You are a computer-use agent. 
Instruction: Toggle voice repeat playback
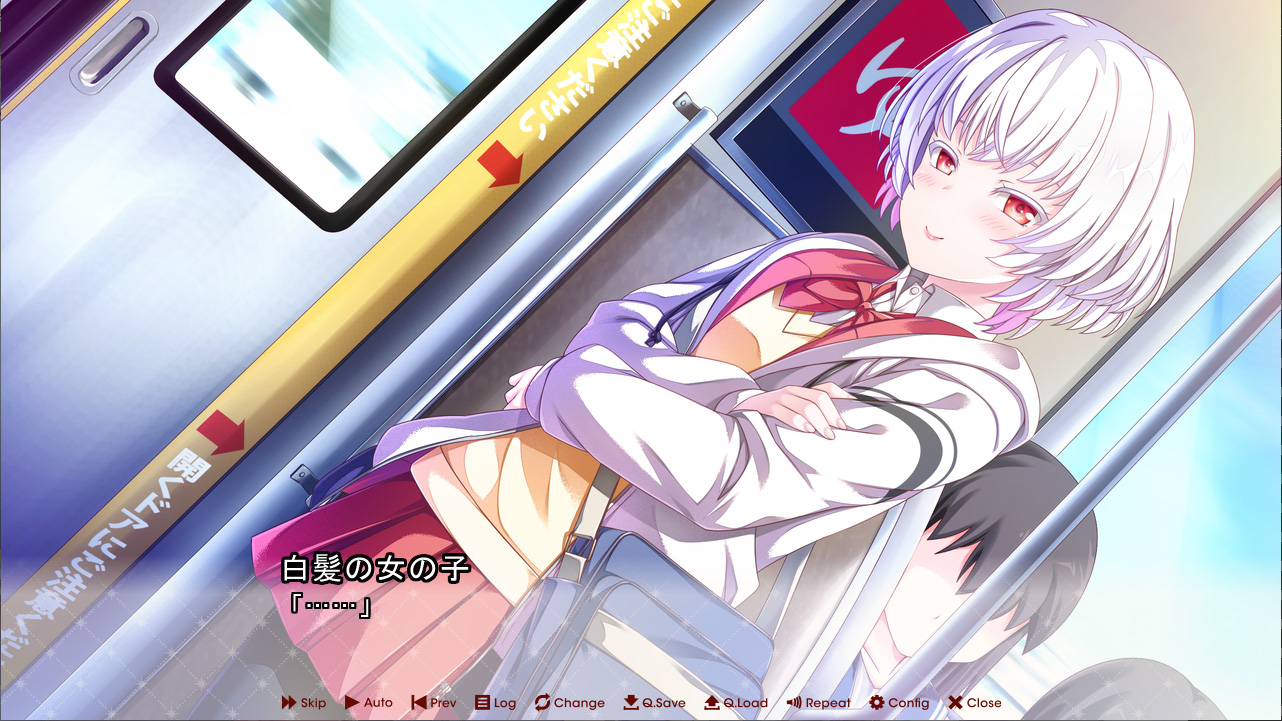818,703
